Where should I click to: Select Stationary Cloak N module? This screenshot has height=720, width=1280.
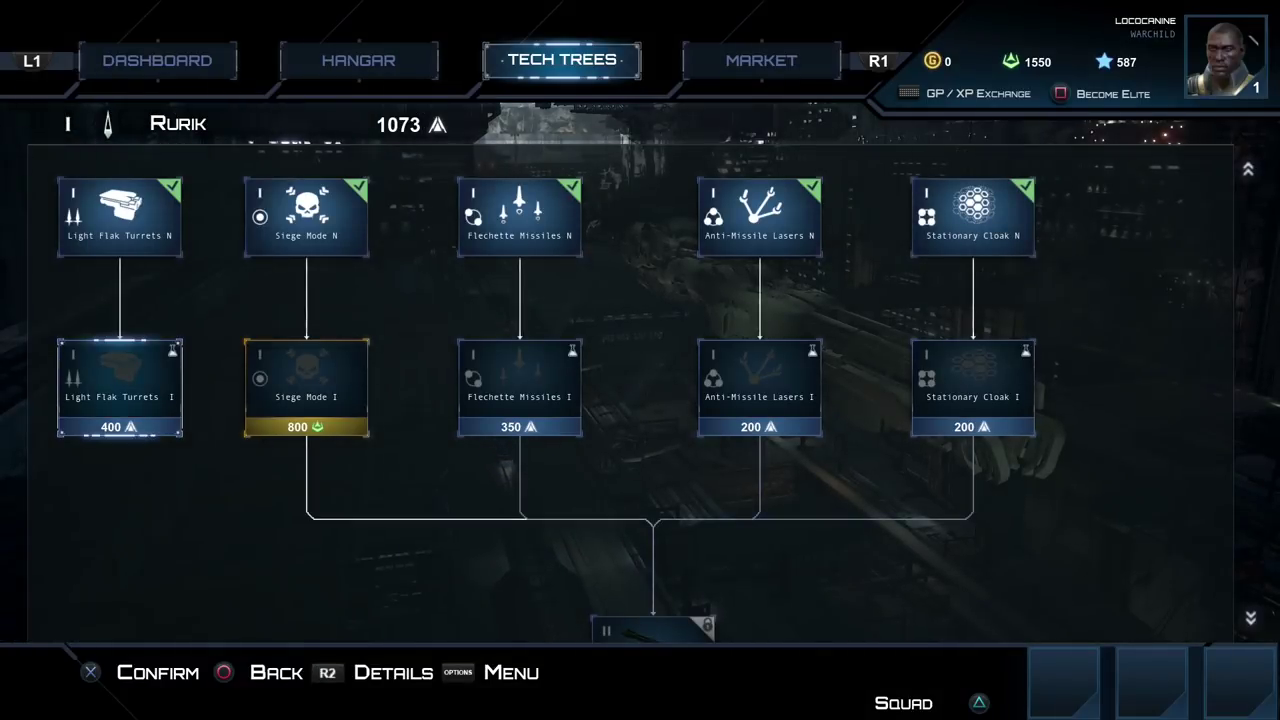[973, 217]
